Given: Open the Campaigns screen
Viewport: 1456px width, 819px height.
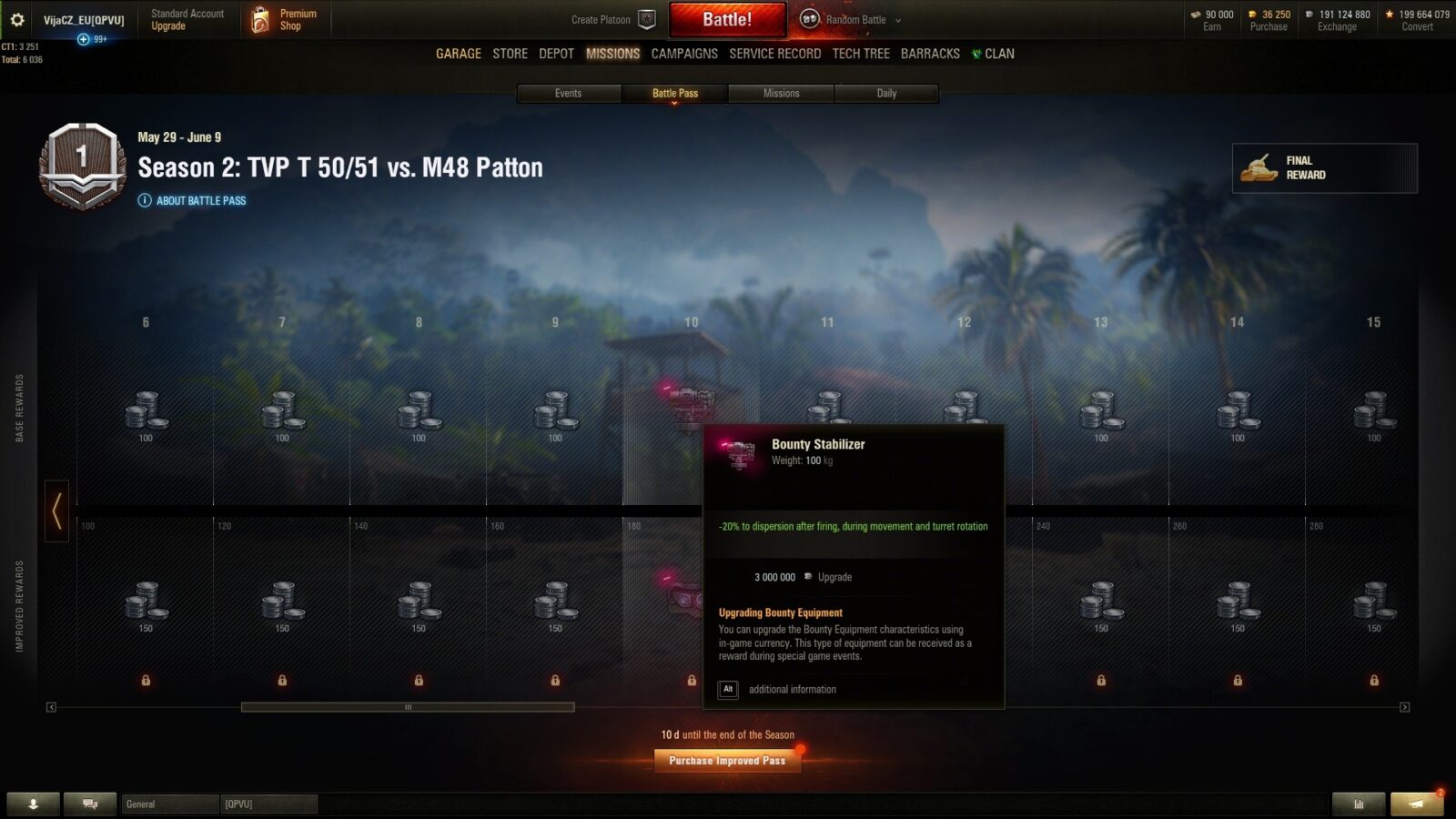Looking at the screenshot, I should (x=684, y=54).
